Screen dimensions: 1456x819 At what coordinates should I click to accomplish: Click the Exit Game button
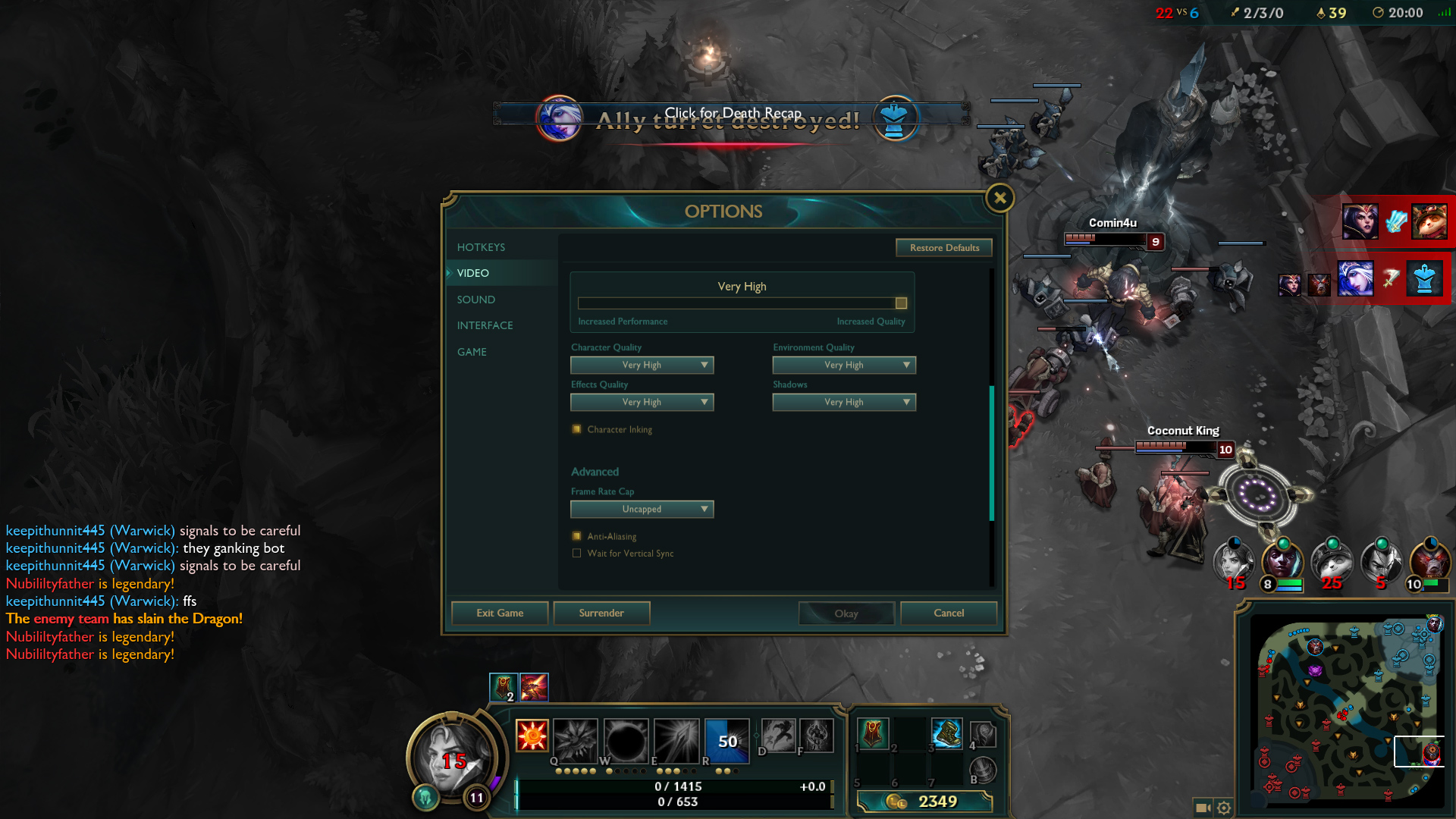[500, 613]
